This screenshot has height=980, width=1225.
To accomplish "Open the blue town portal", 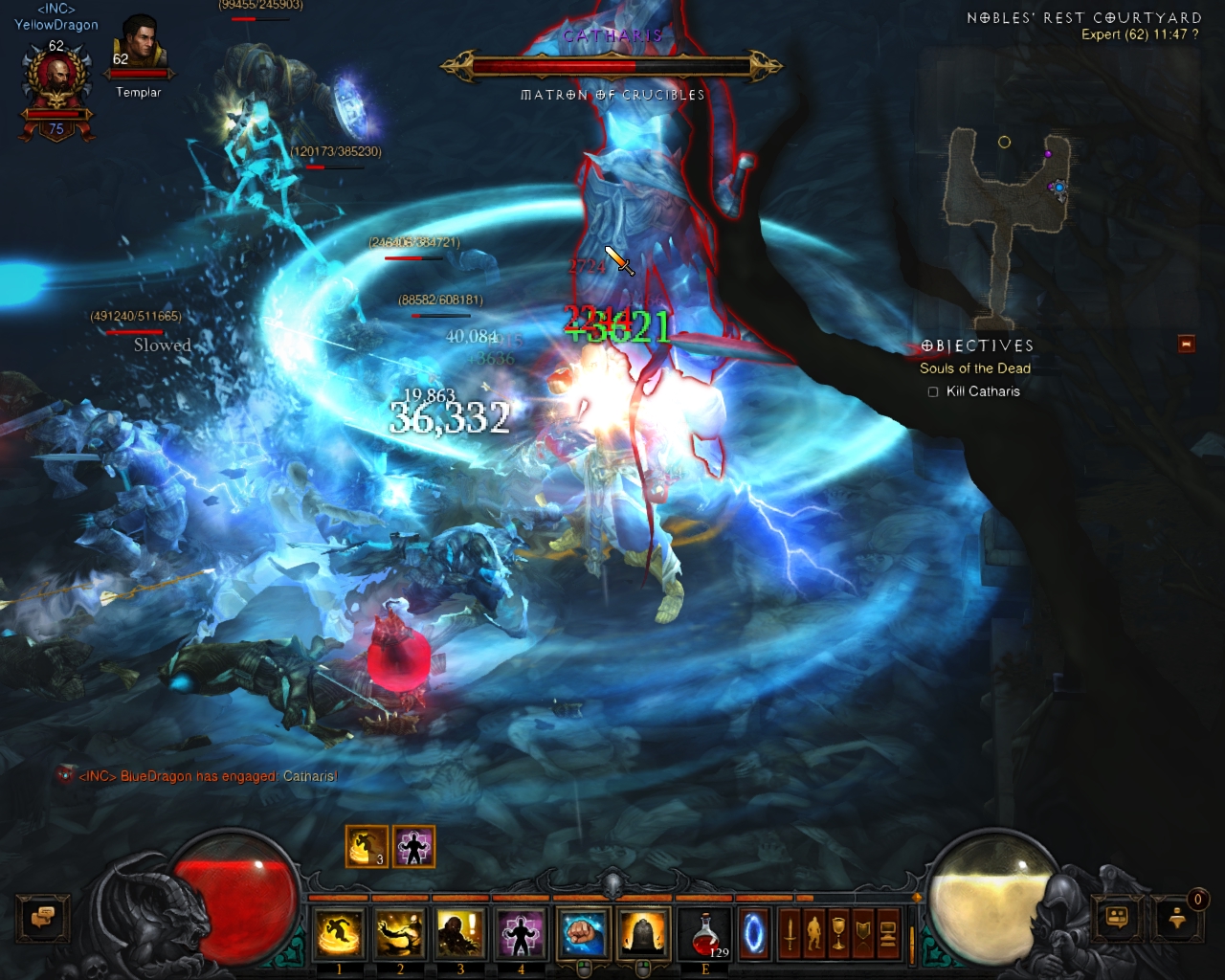I will pyautogui.click(x=754, y=933).
